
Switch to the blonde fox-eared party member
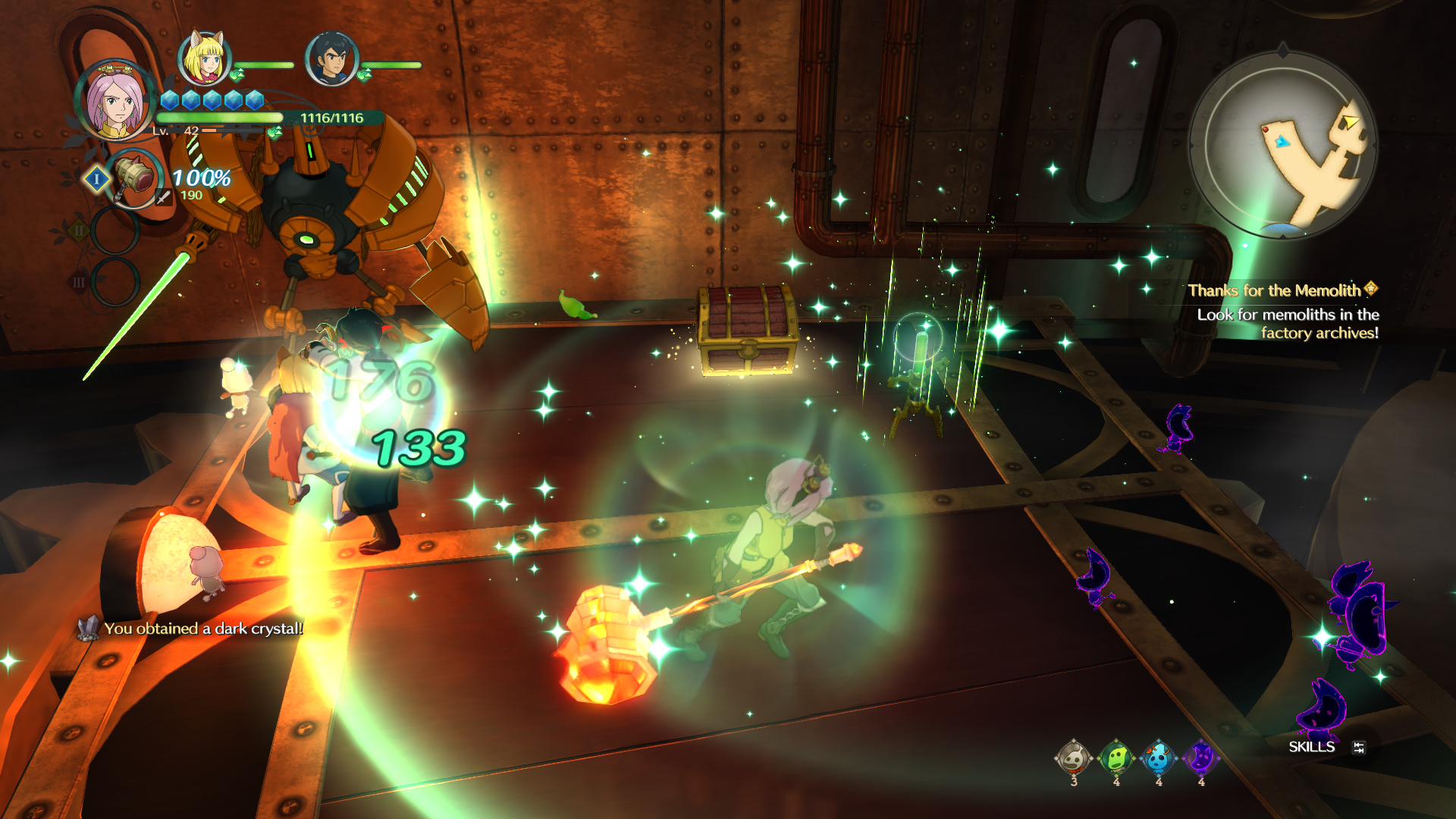click(x=203, y=58)
